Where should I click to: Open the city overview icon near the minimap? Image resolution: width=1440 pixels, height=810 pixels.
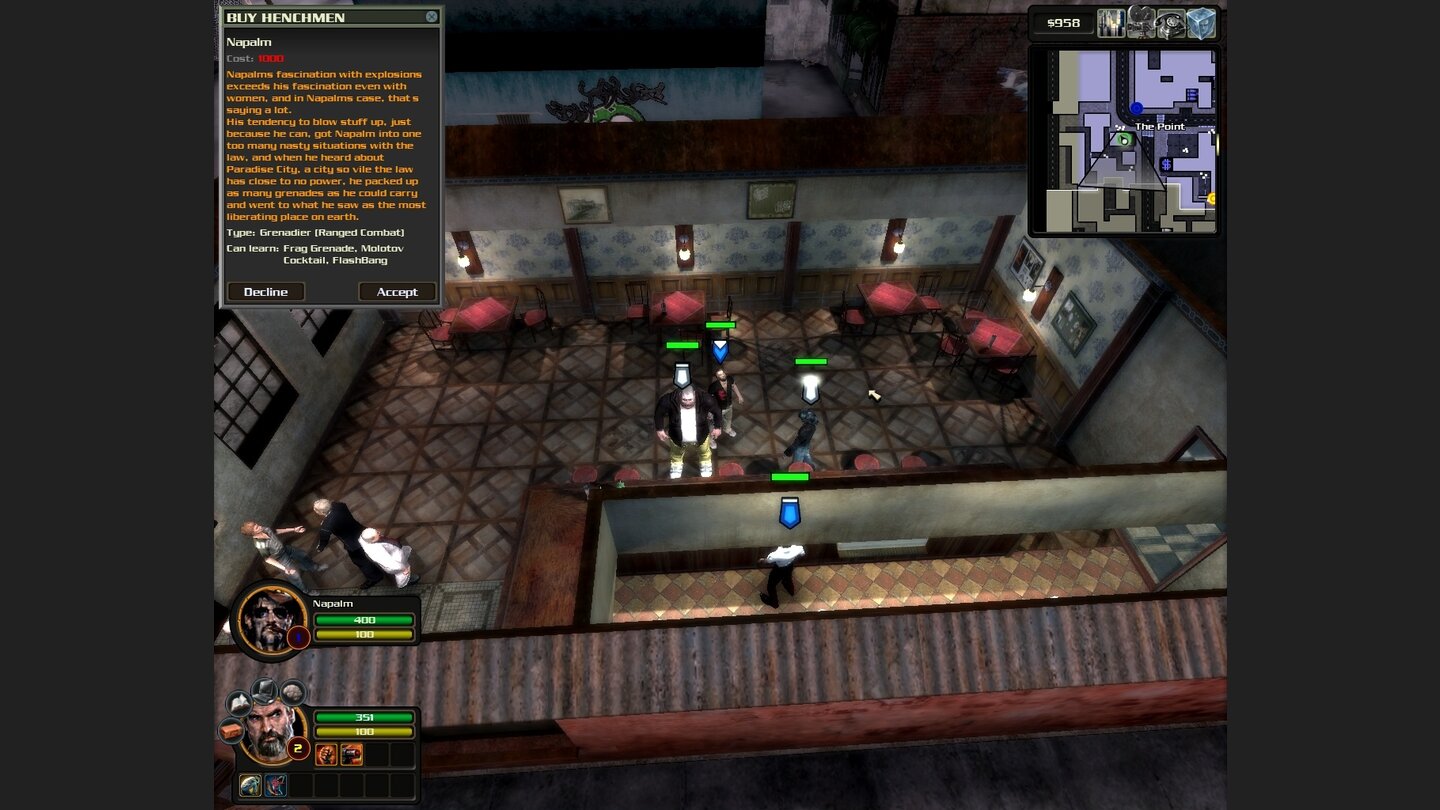pos(1111,22)
